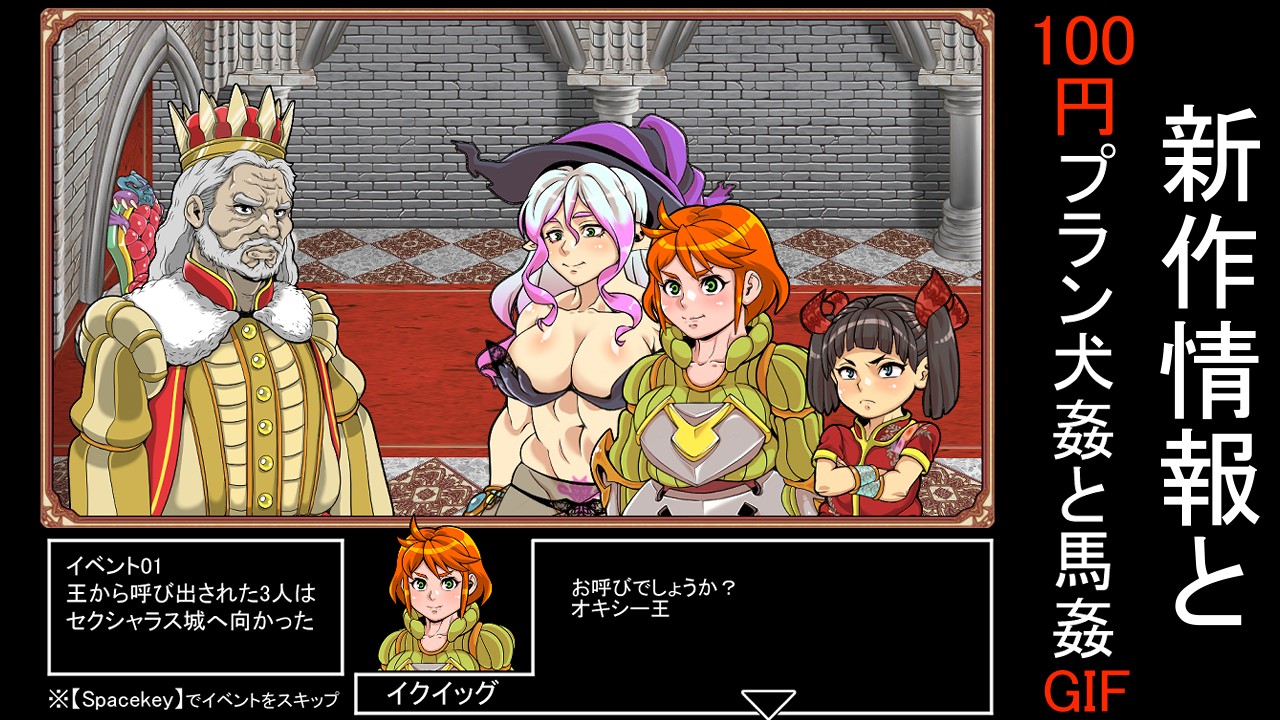Image resolution: width=1280 pixels, height=720 pixels.
Task: Click the dialogue advance triangle arrow
Action: pyautogui.click(x=768, y=702)
